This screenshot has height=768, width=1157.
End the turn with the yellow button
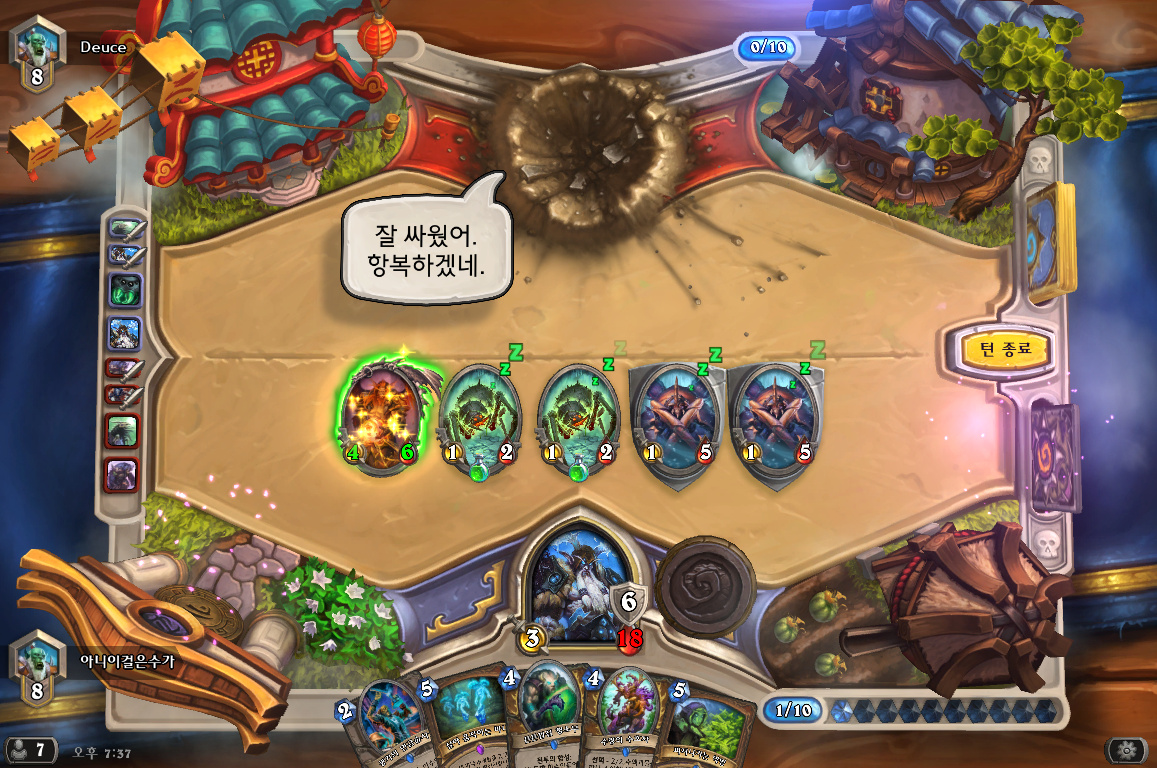[996, 350]
